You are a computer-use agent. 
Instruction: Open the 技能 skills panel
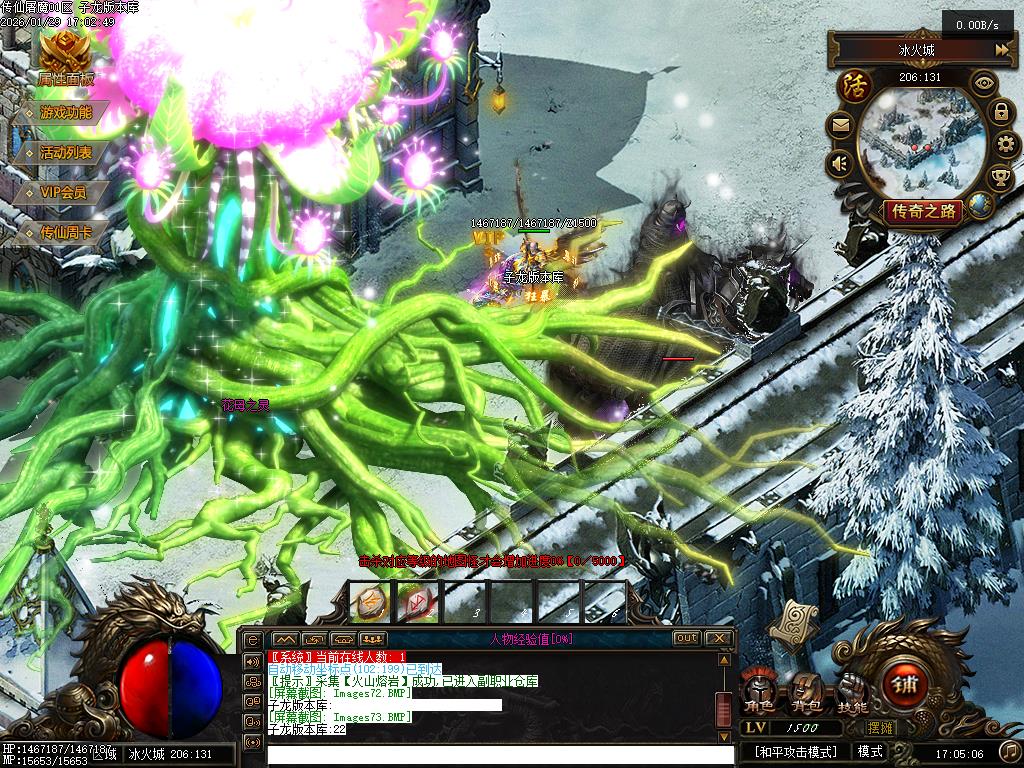[851, 692]
